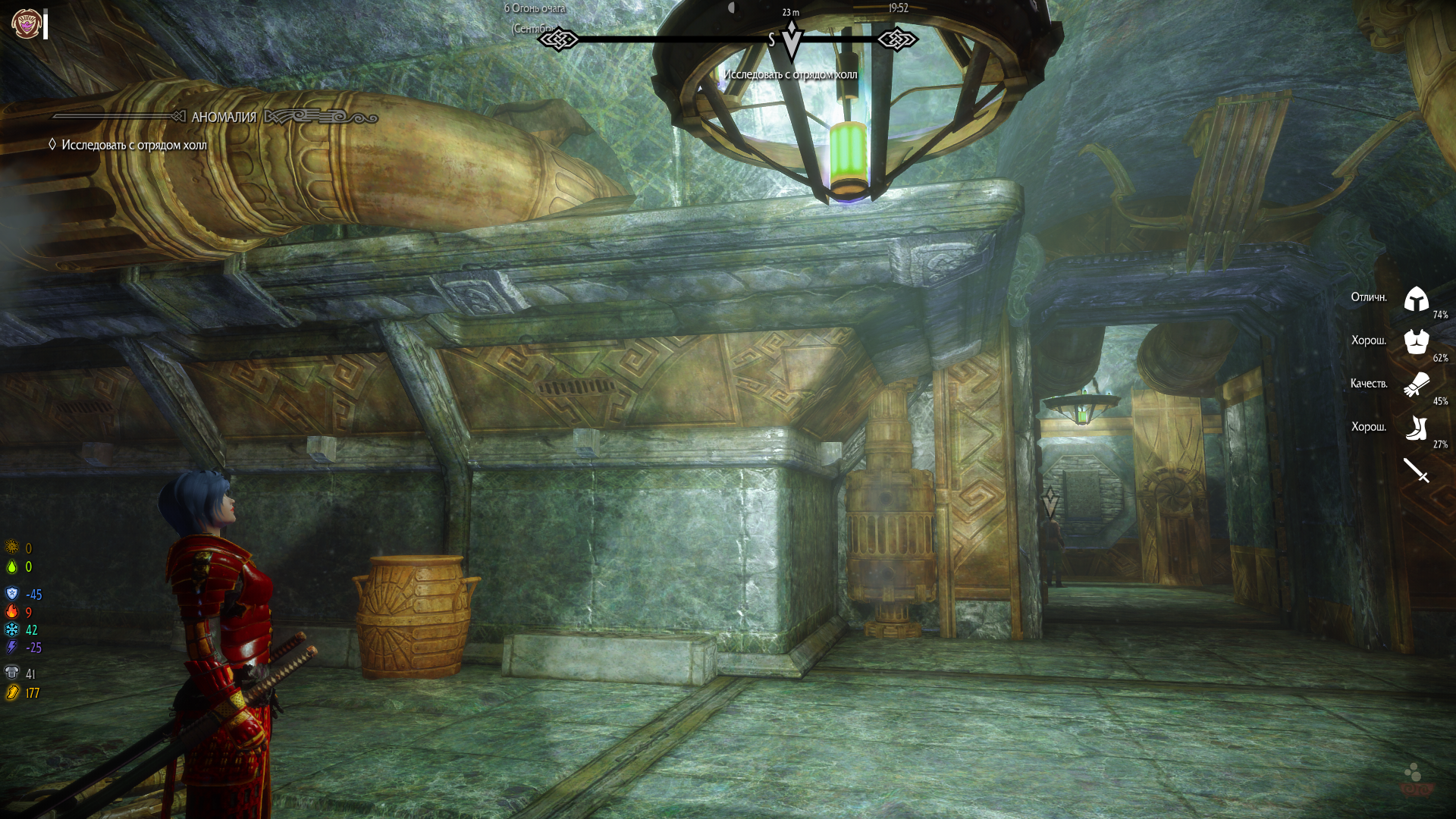This screenshot has height=819, width=1456.
Task: Select the boots durability icon
Action: pos(1416,428)
